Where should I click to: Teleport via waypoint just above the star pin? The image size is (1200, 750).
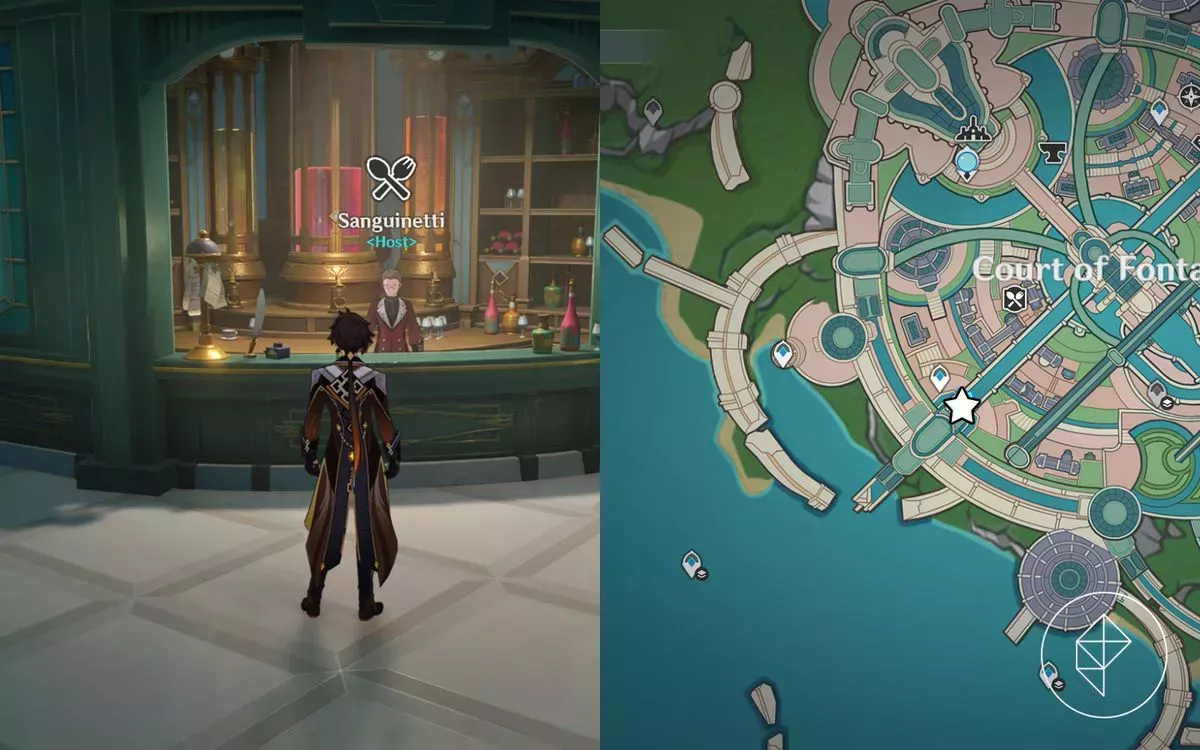click(939, 379)
